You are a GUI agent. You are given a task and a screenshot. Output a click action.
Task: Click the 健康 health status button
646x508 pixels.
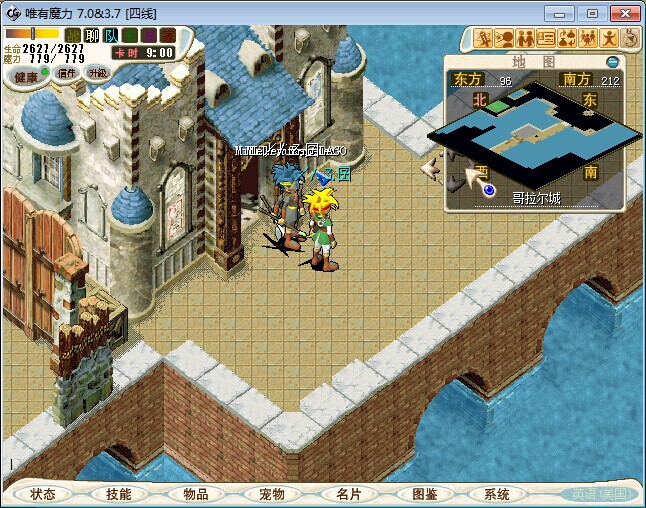26,76
